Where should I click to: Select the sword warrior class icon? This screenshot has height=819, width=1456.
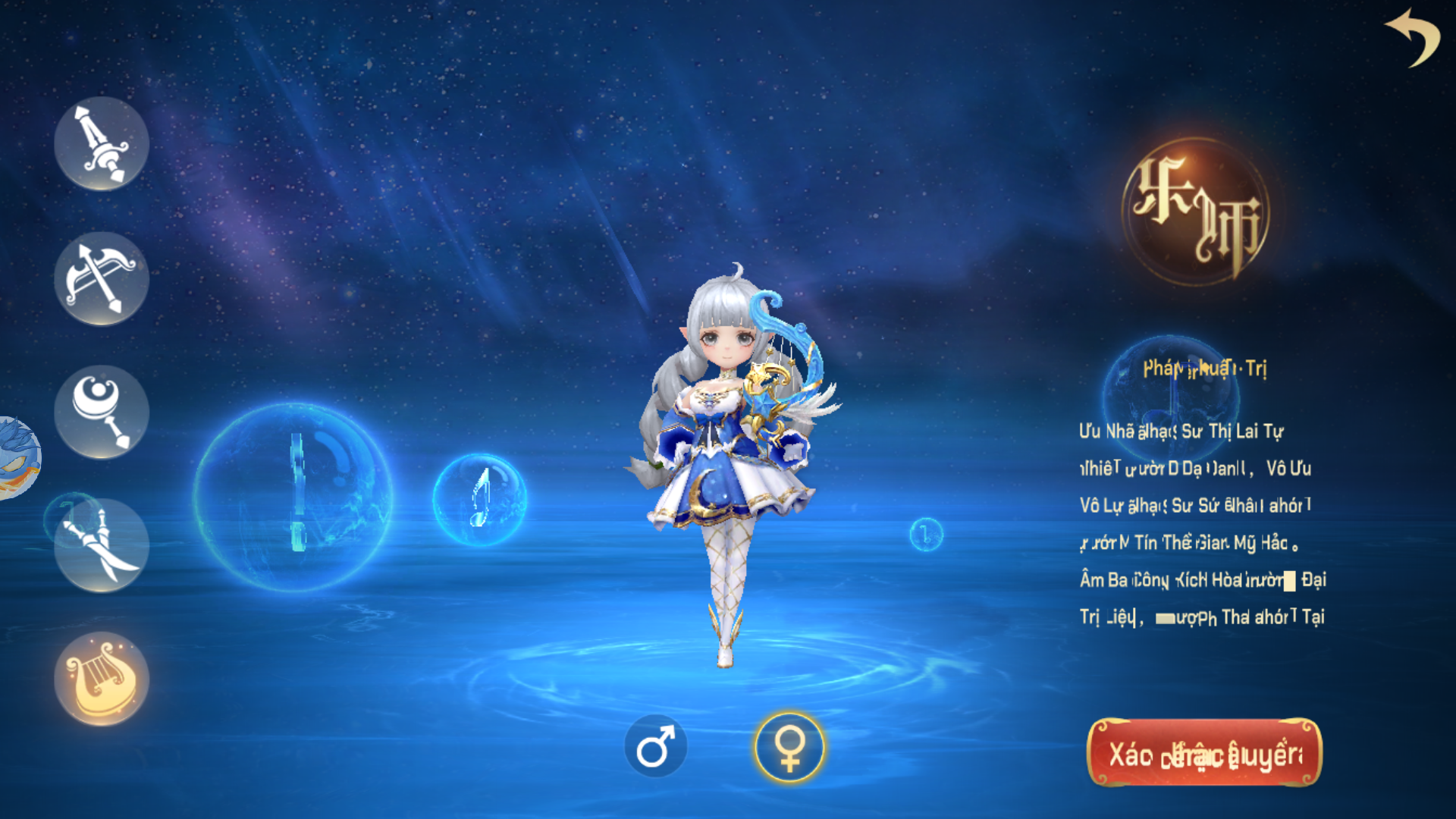101,144
